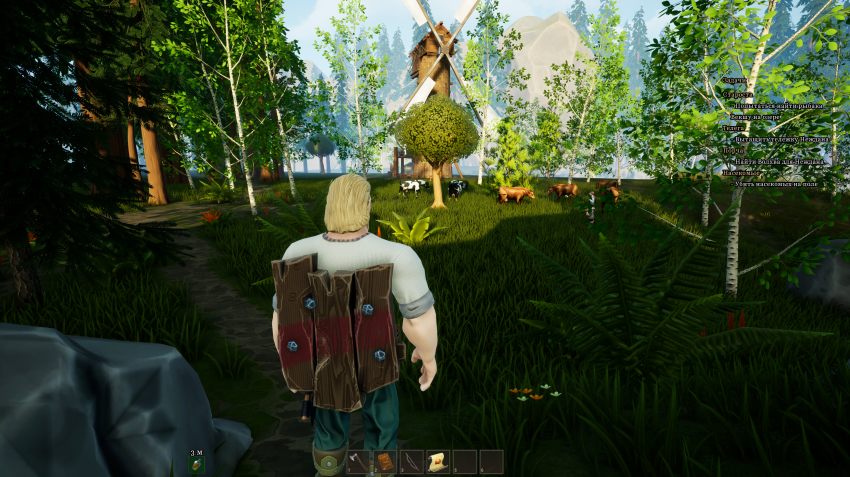
Task: Equip the bow from the hotbar
Action: (x=411, y=462)
